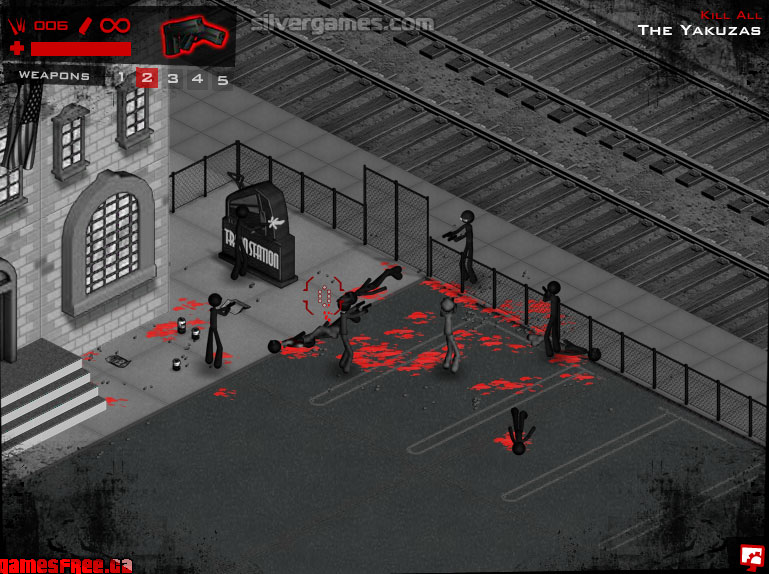Image resolution: width=769 pixels, height=574 pixels.
Task: Switch to weapon slot 3
Action: (x=172, y=77)
